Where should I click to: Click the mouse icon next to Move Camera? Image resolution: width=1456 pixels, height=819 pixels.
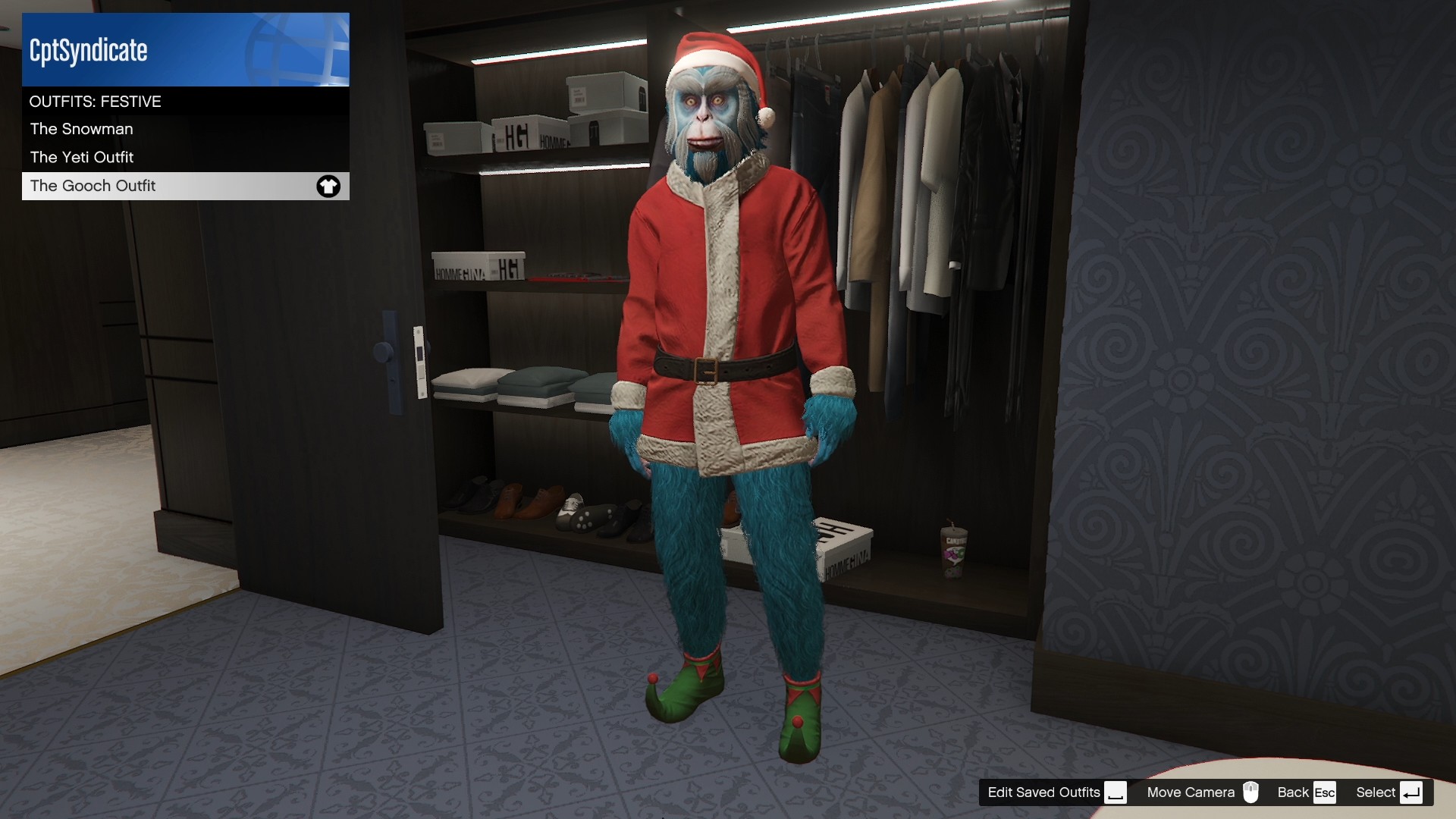1251,792
